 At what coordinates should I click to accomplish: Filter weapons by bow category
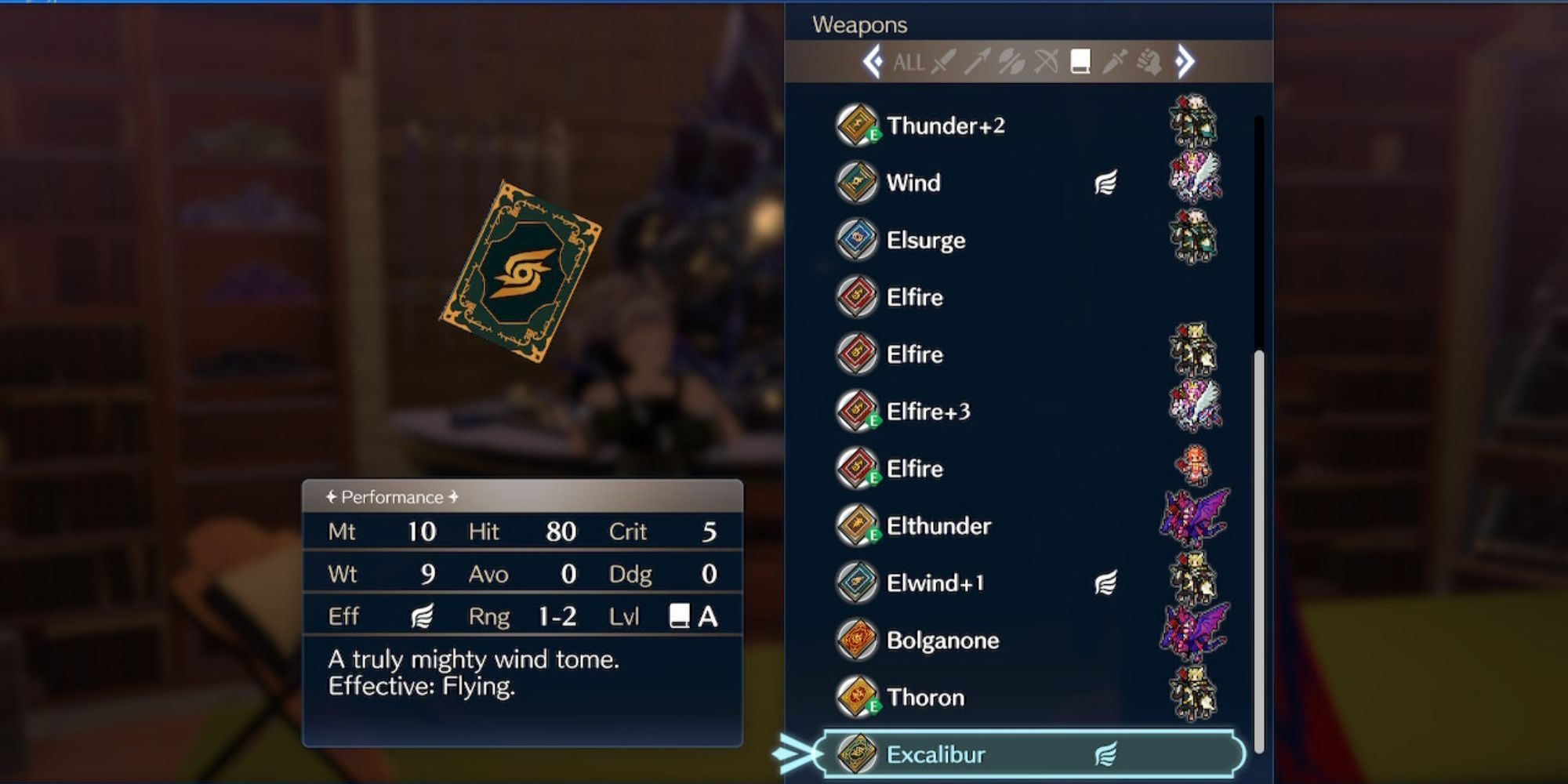pos(1046,61)
